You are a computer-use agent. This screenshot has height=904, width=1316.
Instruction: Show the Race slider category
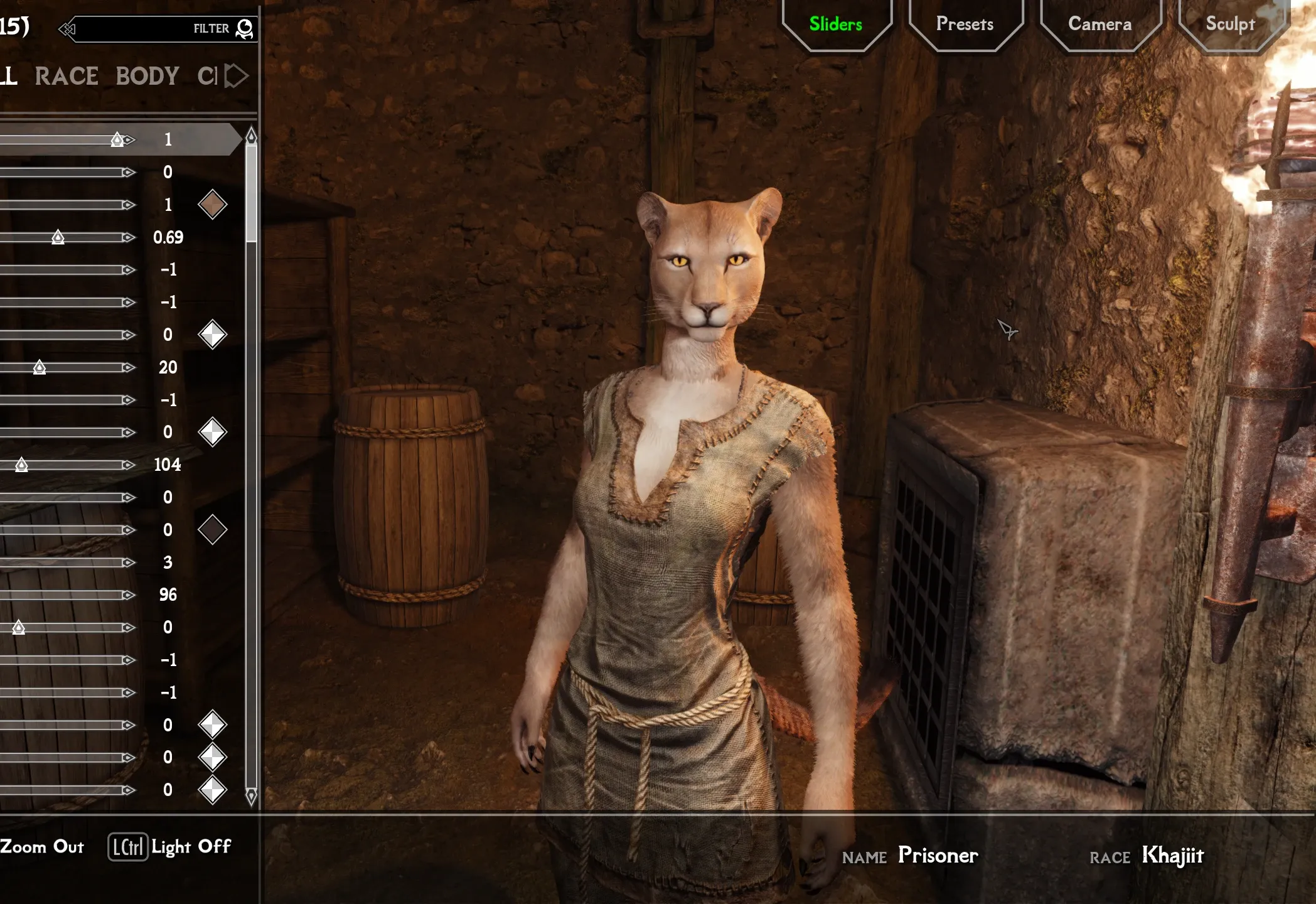[x=67, y=77]
